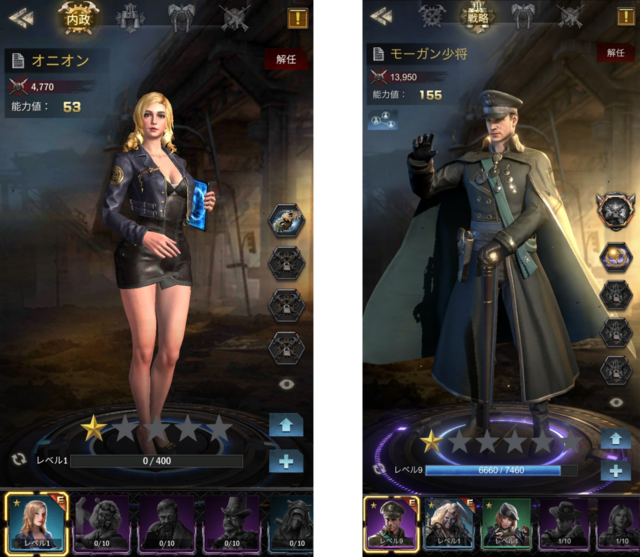
Task: Open the yellow exclamation info on オニオン screen
Action: coord(297,17)
